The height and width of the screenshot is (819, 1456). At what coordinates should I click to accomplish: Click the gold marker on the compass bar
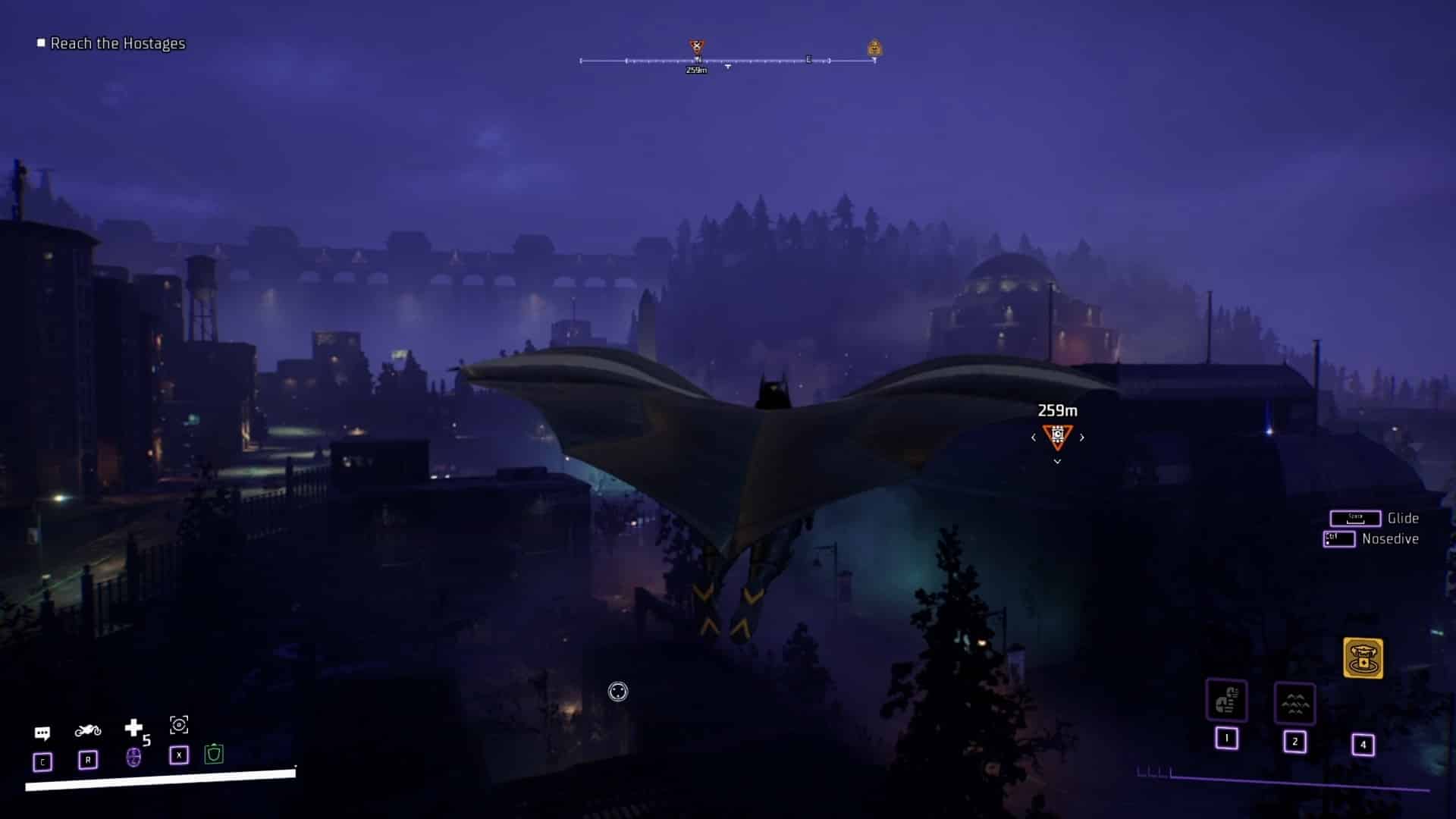click(874, 49)
